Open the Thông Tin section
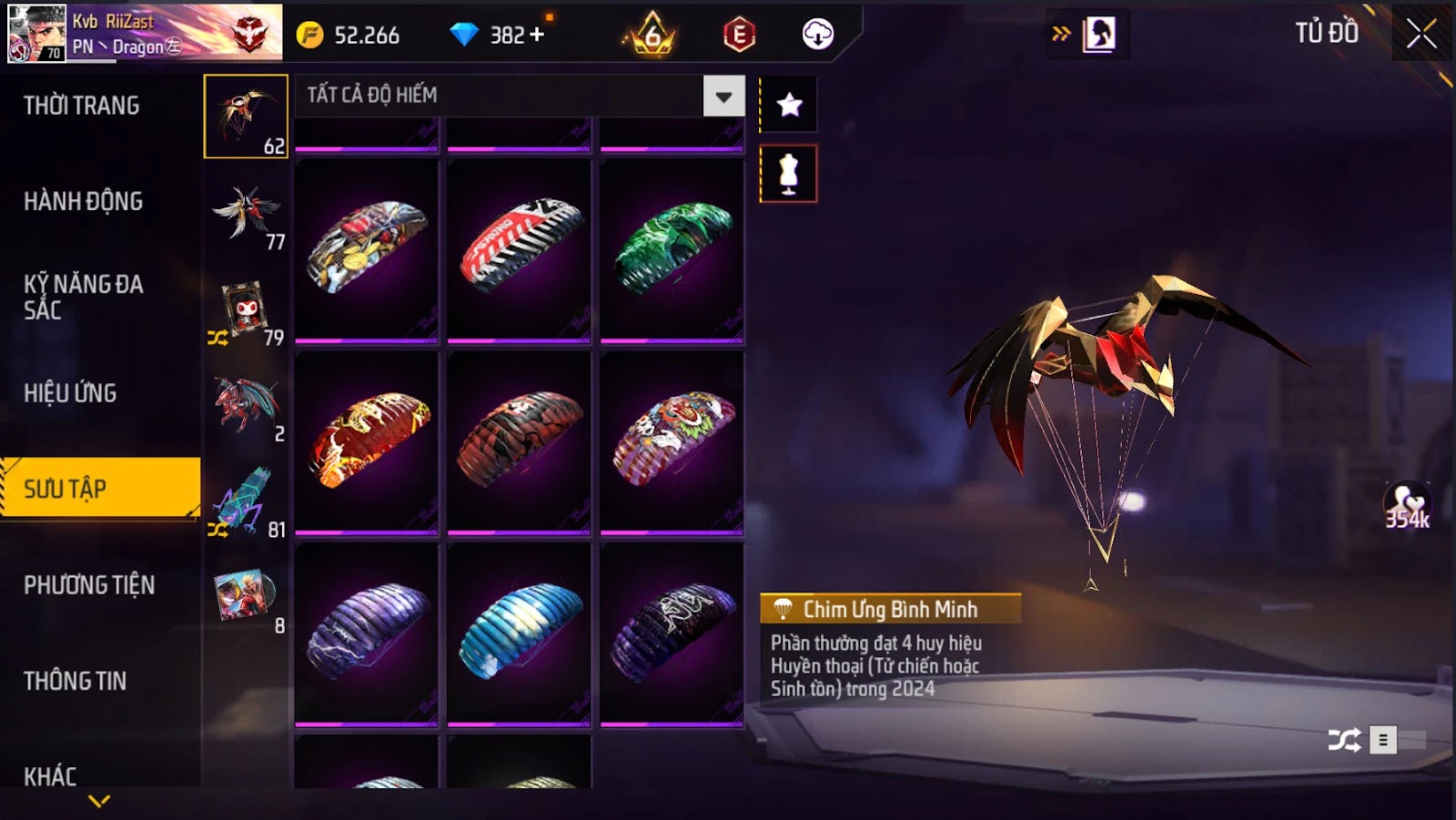This screenshot has width=1456, height=820. click(x=75, y=681)
